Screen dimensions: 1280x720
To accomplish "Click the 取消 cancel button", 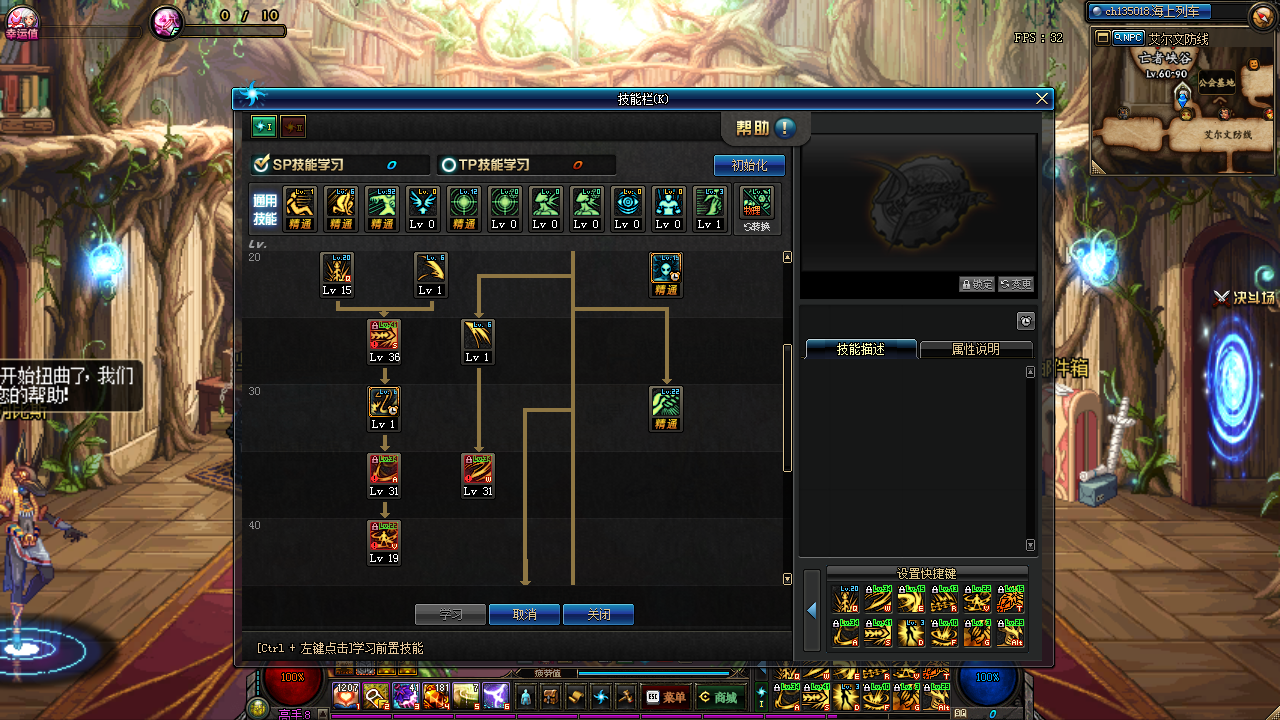I will point(524,615).
